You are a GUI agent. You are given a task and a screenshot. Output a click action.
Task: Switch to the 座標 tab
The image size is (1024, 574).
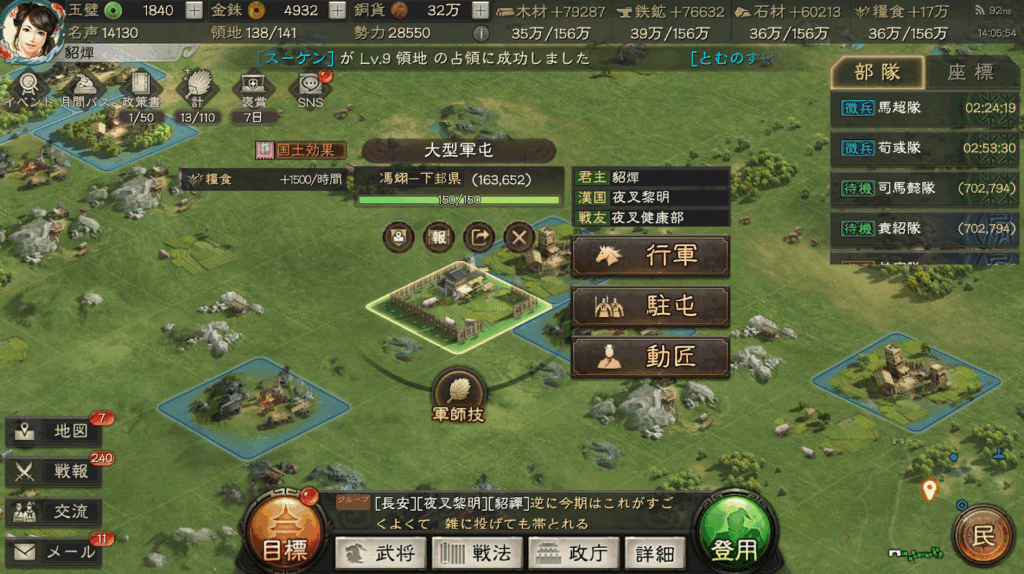click(970, 72)
